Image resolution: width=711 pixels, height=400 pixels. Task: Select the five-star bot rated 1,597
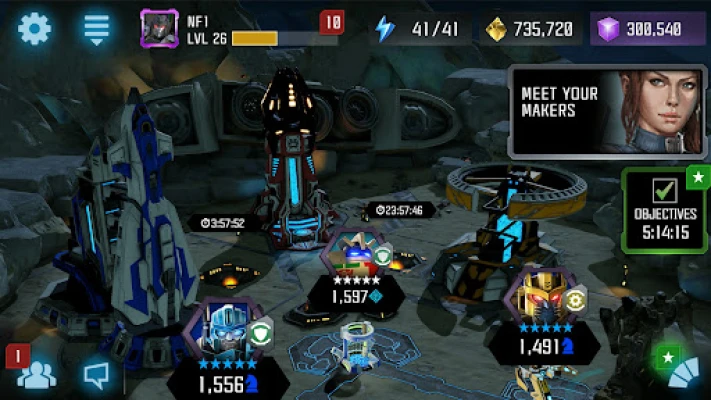[355, 256]
